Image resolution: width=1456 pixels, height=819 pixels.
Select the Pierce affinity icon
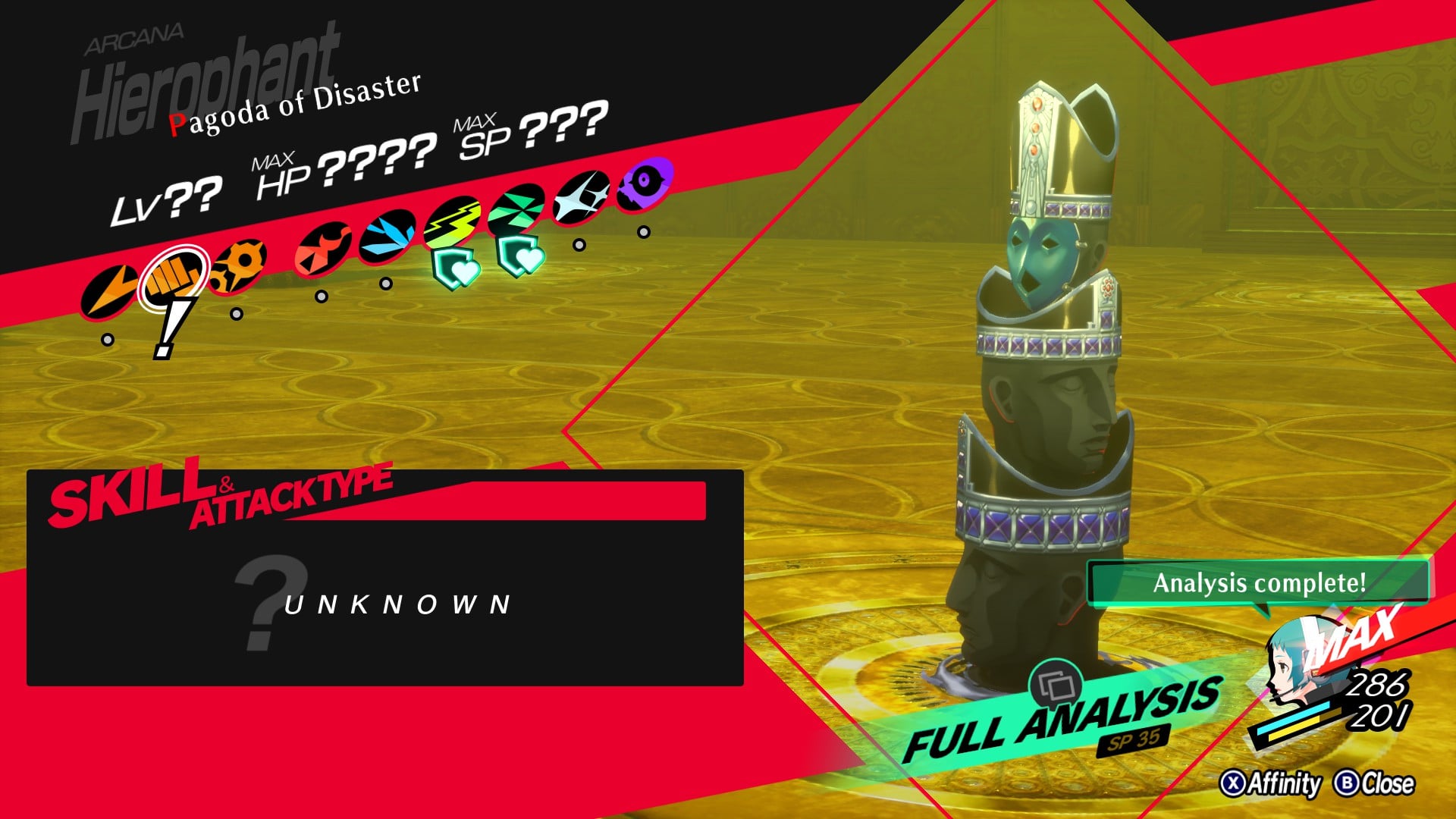(238, 266)
